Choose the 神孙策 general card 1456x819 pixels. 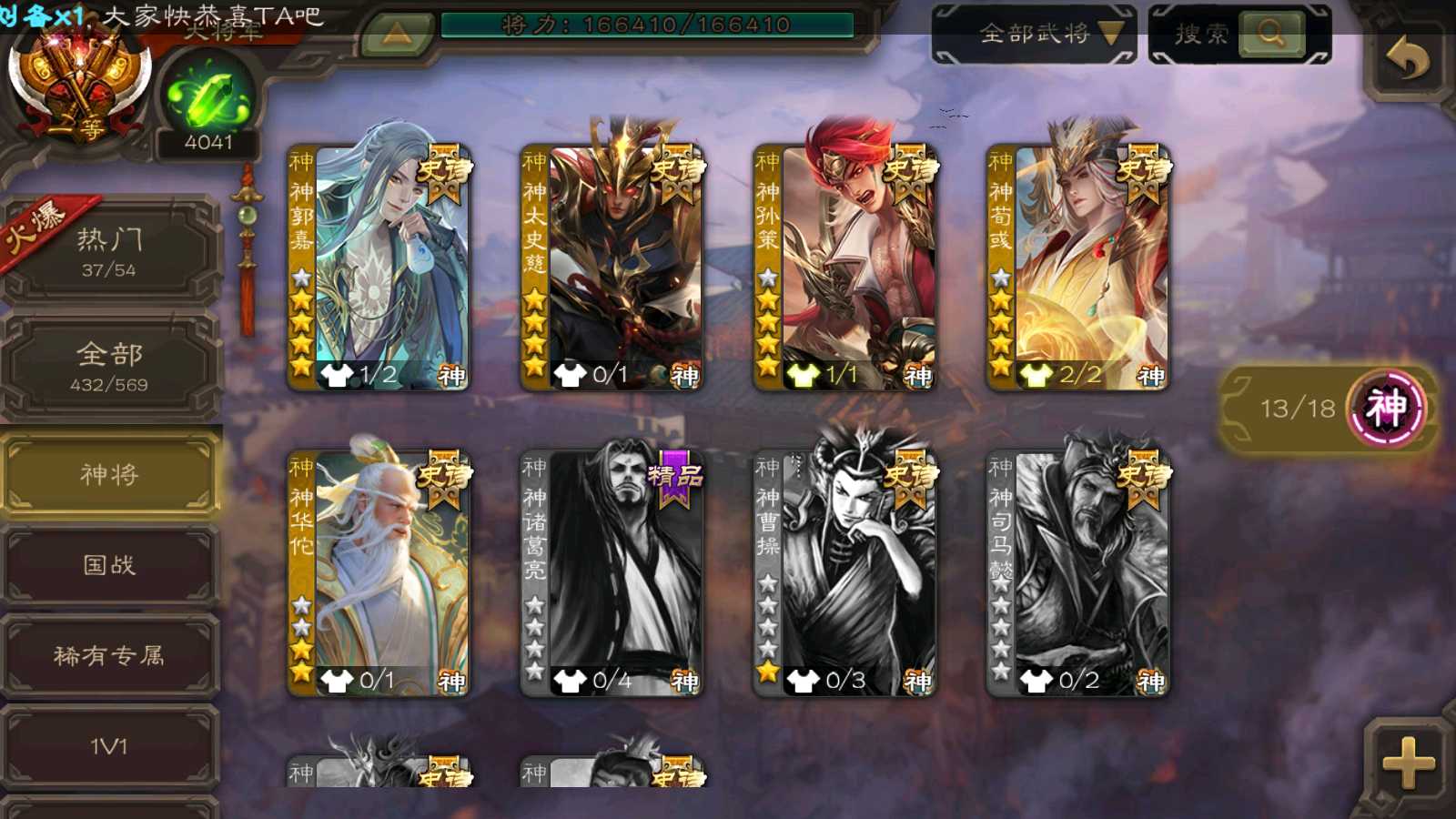click(844, 268)
